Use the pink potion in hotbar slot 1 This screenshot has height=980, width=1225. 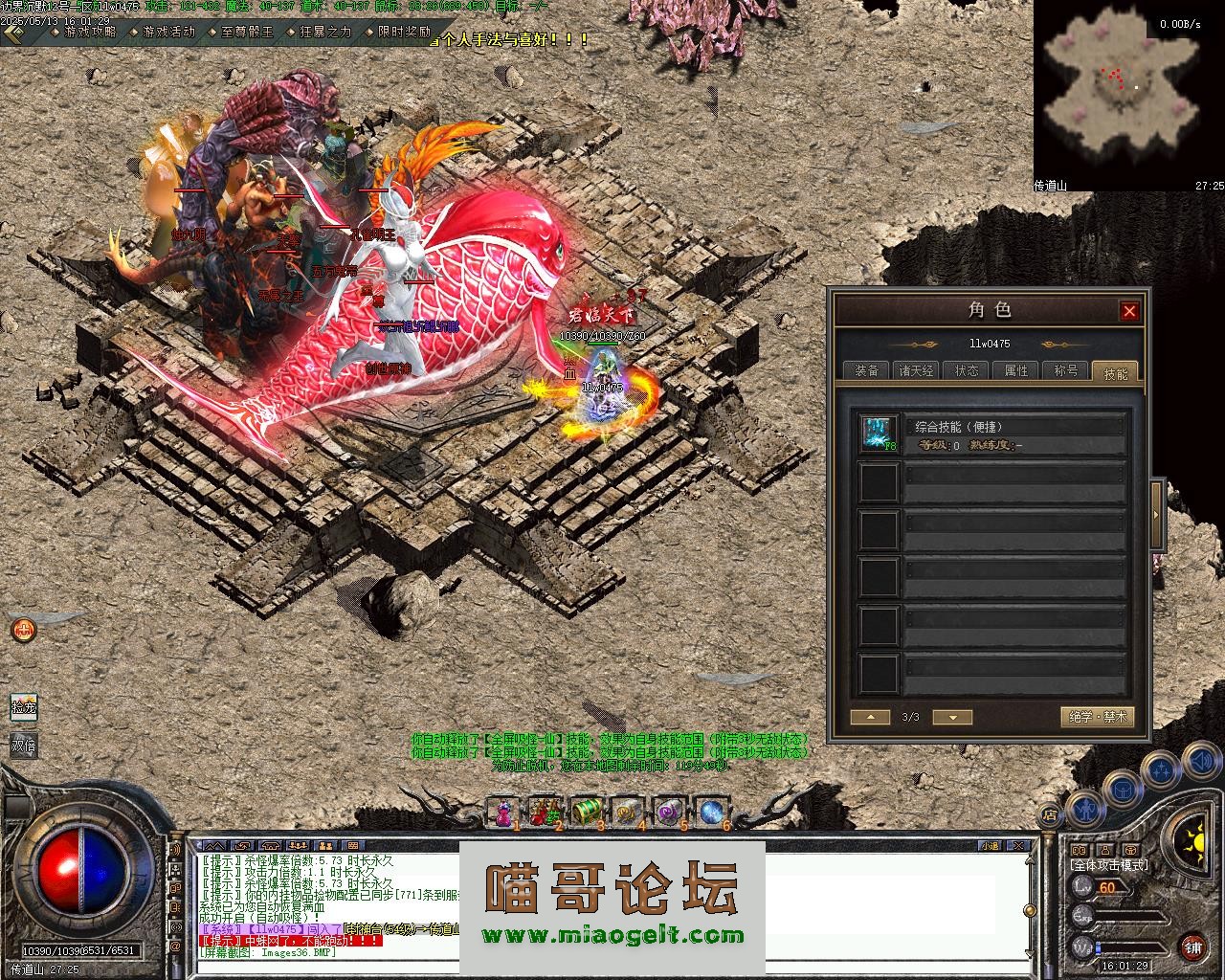(503, 813)
